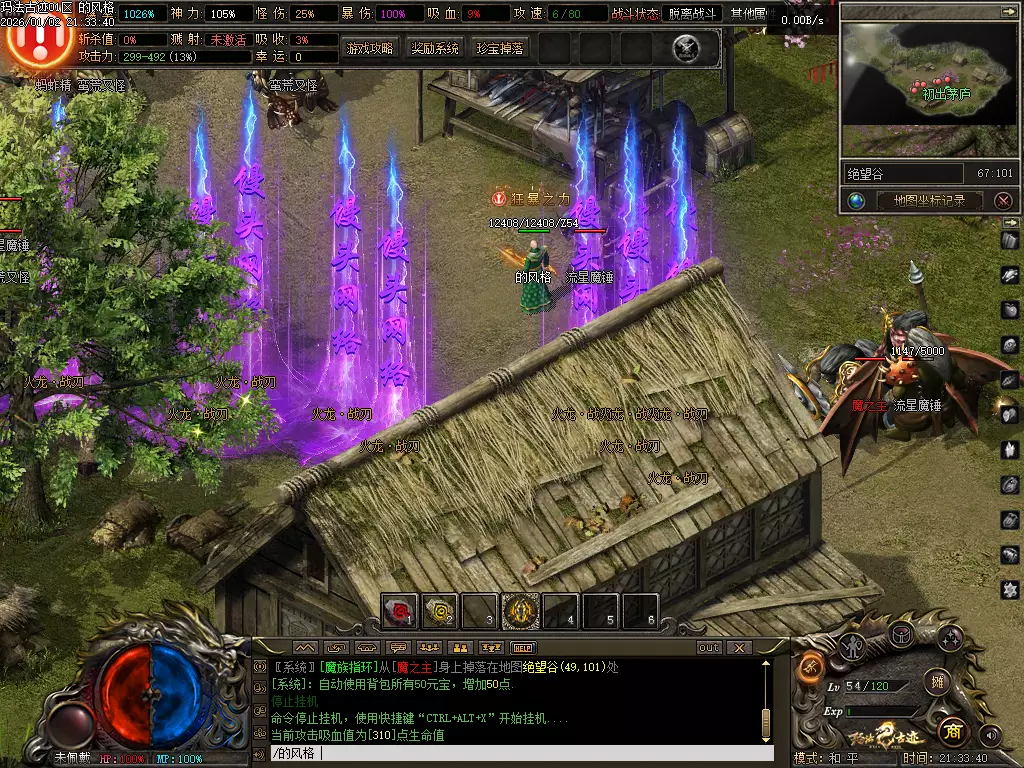Open the 珍宝掉落 treasure drops panel

point(499,48)
